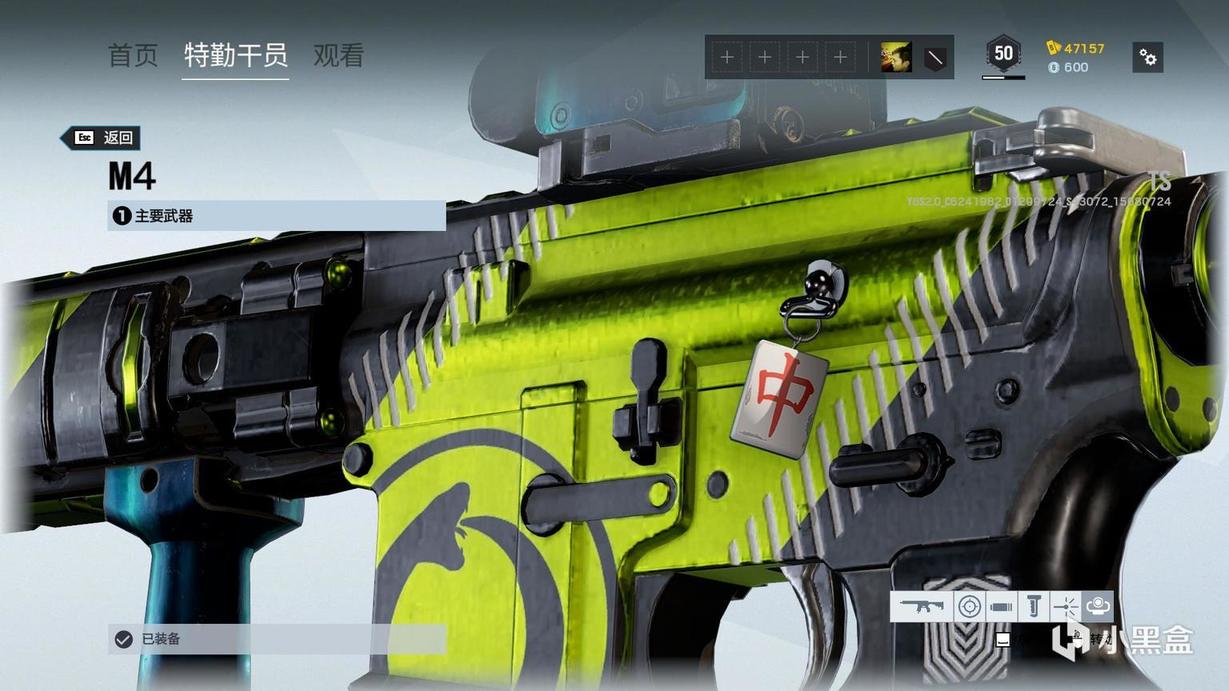Click the player profile avatar
The height and width of the screenshot is (691, 1229).
click(895, 58)
